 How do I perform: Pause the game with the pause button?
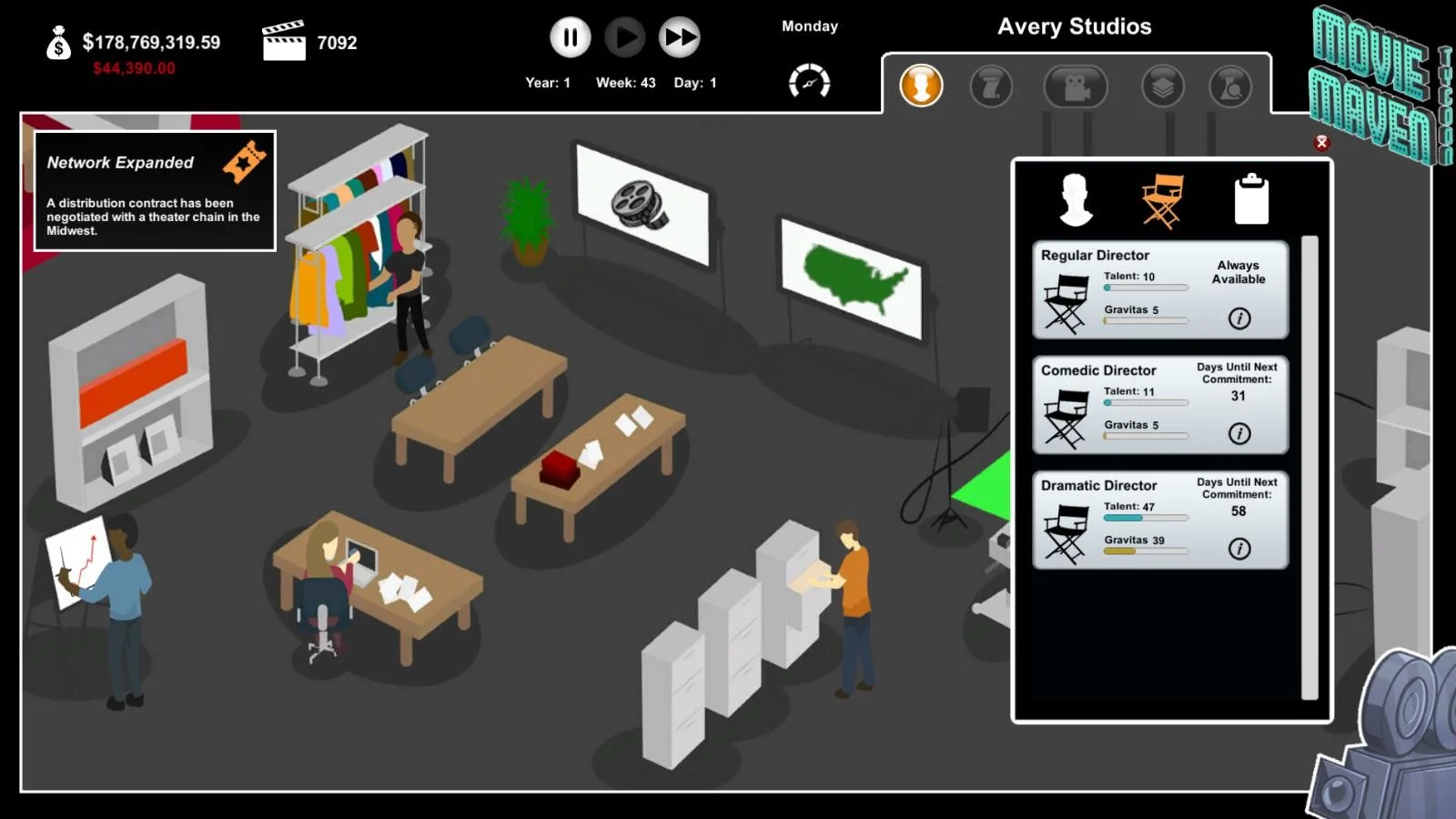click(x=570, y=37)
